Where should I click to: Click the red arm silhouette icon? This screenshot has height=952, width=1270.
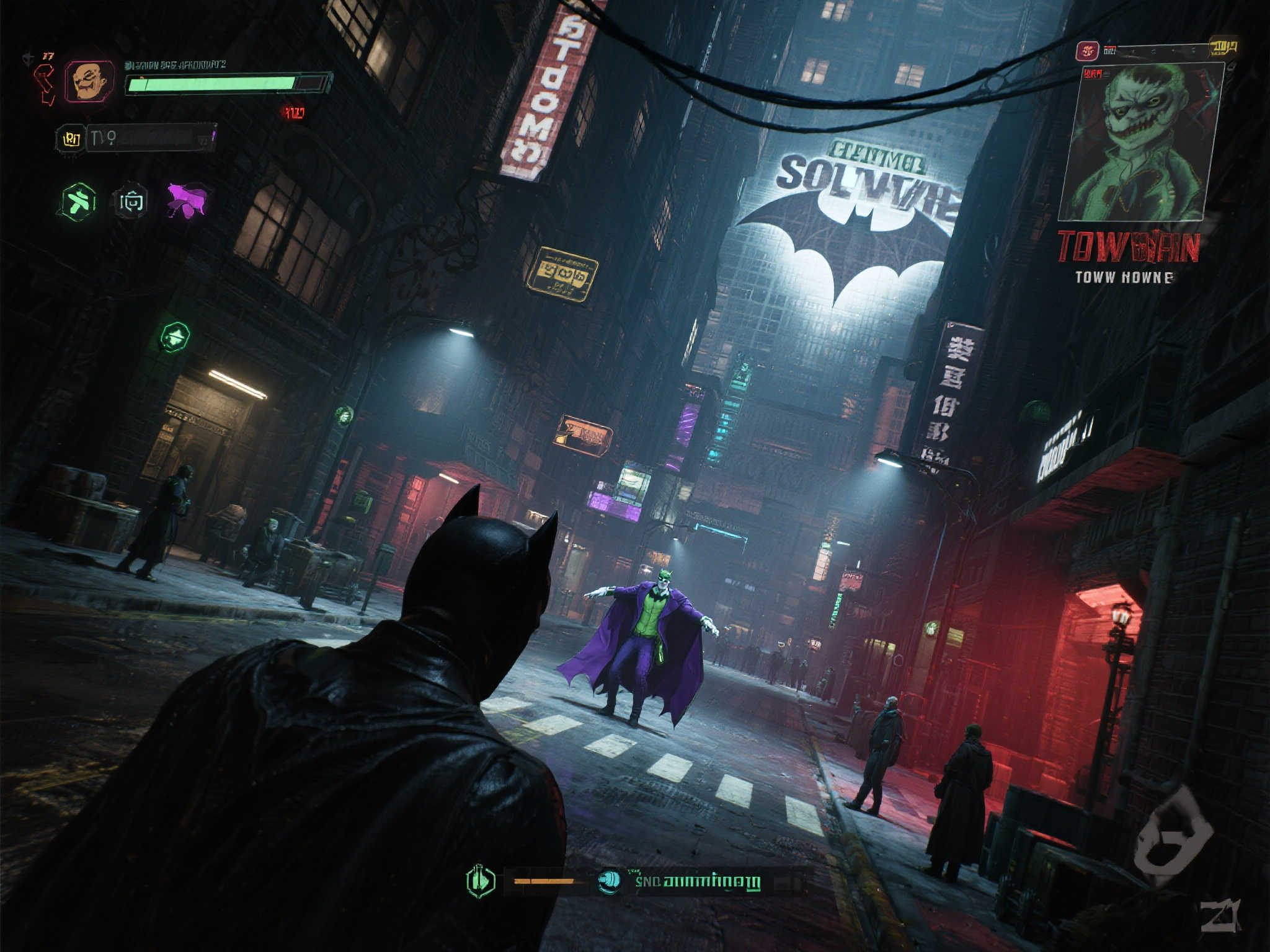[x=45, y=84]
